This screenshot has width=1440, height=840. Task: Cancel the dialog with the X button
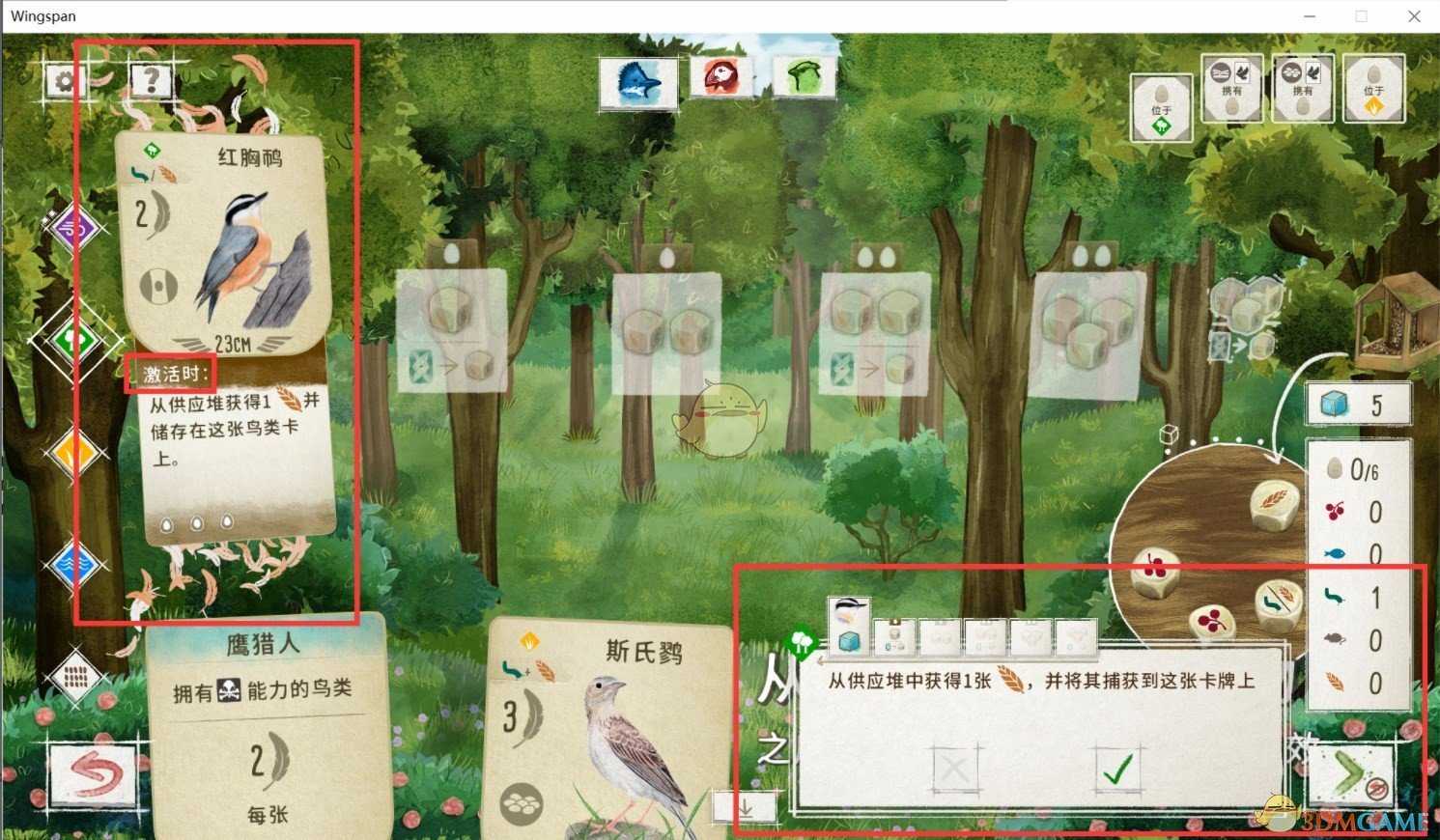(x=954, y=770)
